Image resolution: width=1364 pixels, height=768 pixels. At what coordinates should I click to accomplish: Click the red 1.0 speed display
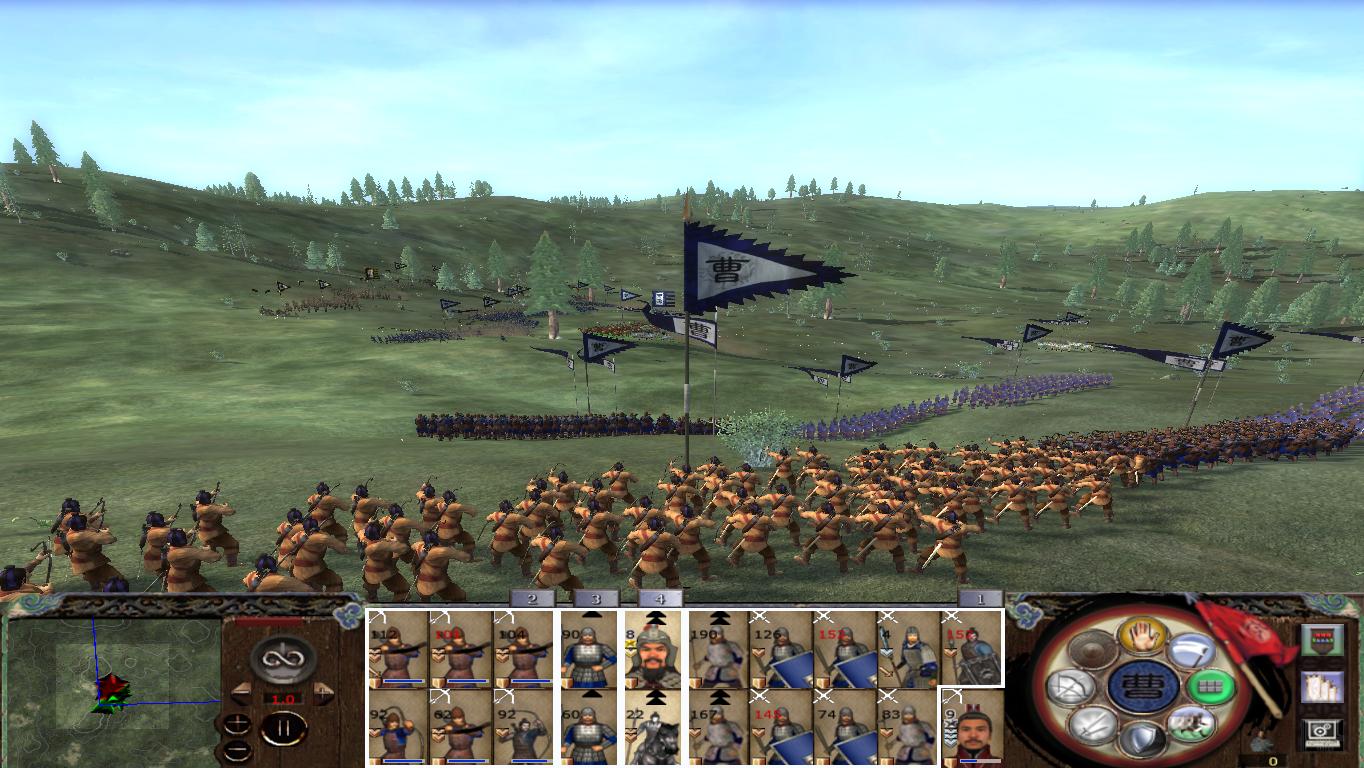click(x=283, y=698)
